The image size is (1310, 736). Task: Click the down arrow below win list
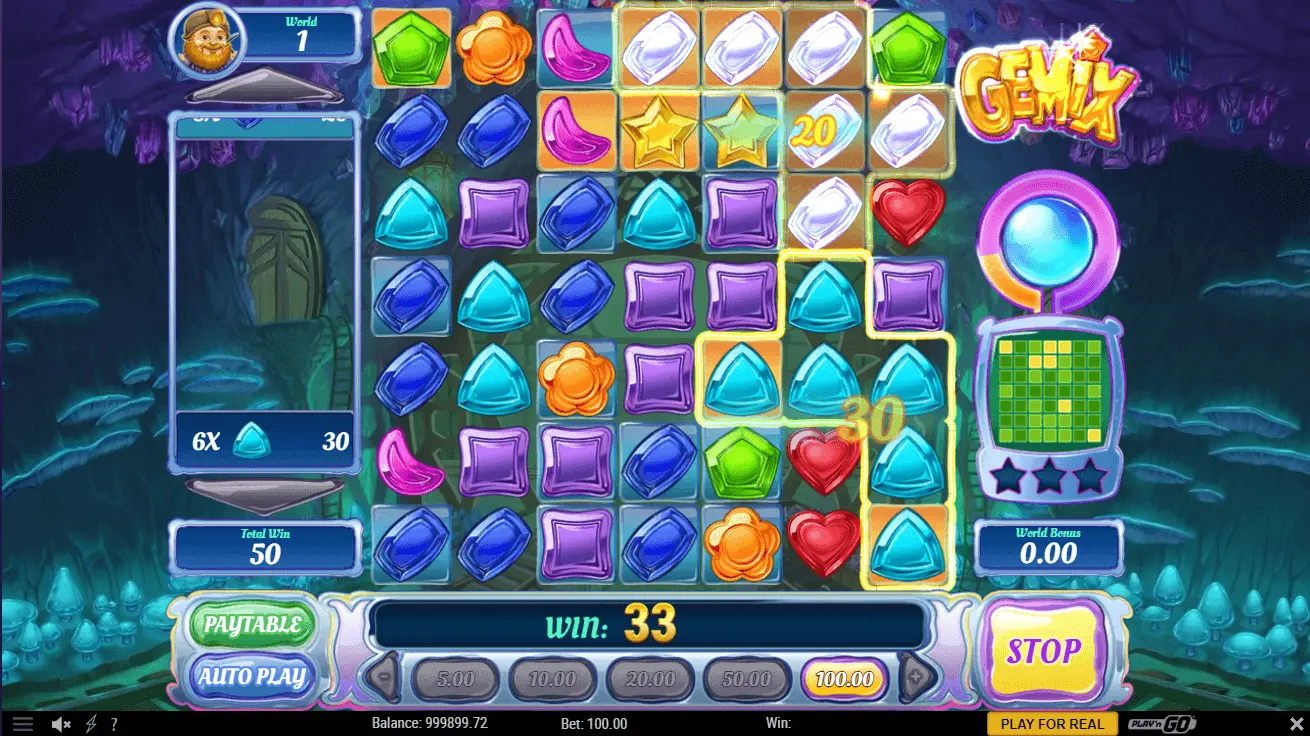264,492
